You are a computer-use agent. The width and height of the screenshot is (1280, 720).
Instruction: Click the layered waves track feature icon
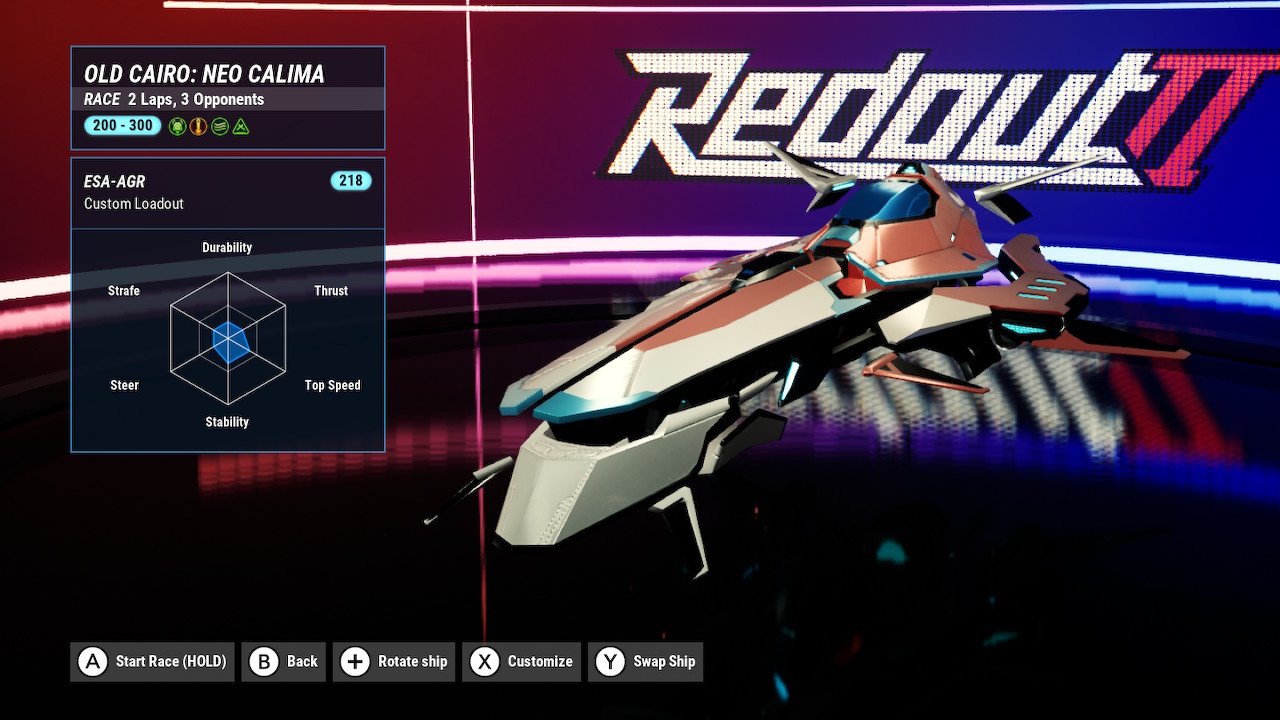pyautogui.click(x=219, y=126)
